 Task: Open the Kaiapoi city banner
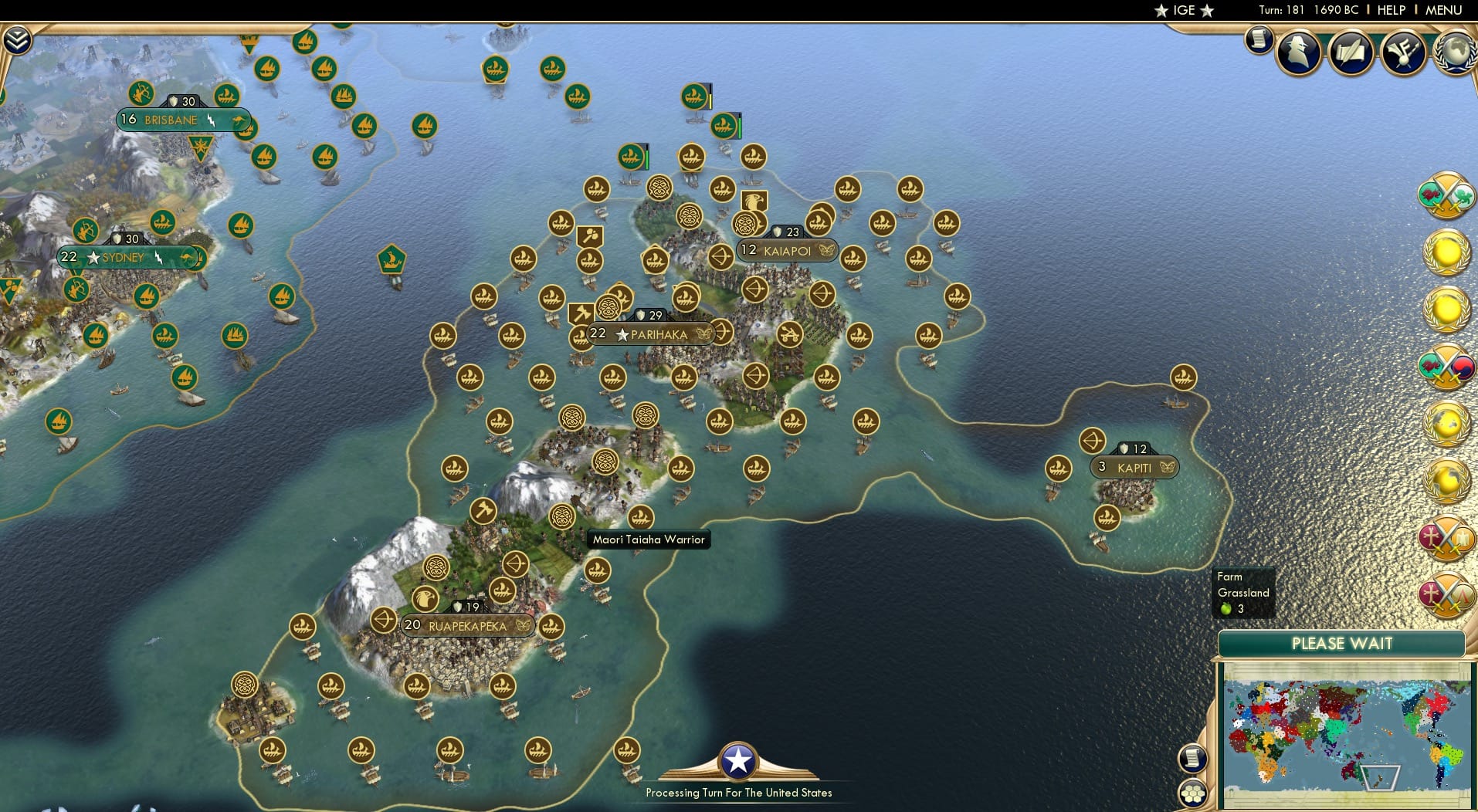786,249
